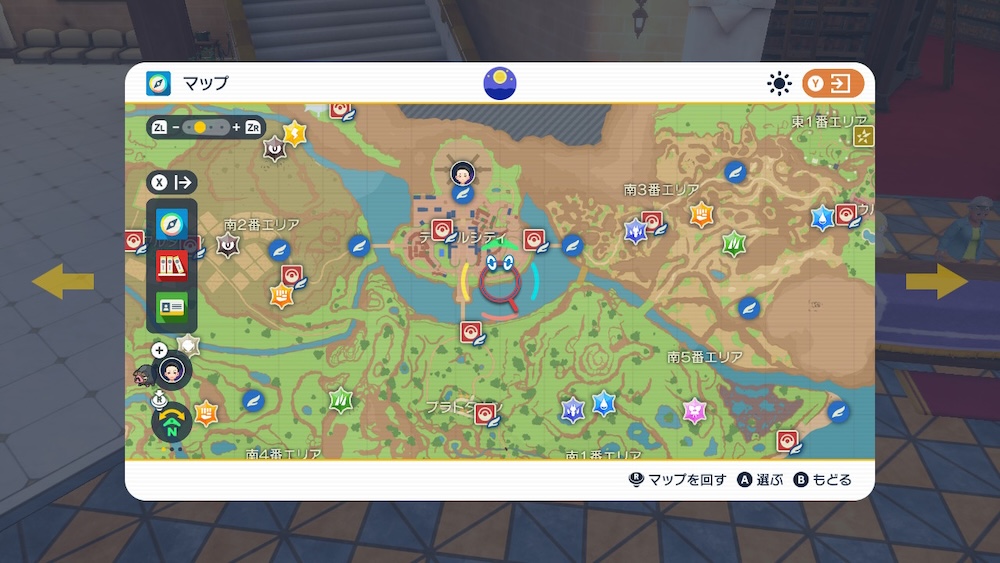Click the map zoom level slider
1000x563 pixels.
(x=207, y=128)
